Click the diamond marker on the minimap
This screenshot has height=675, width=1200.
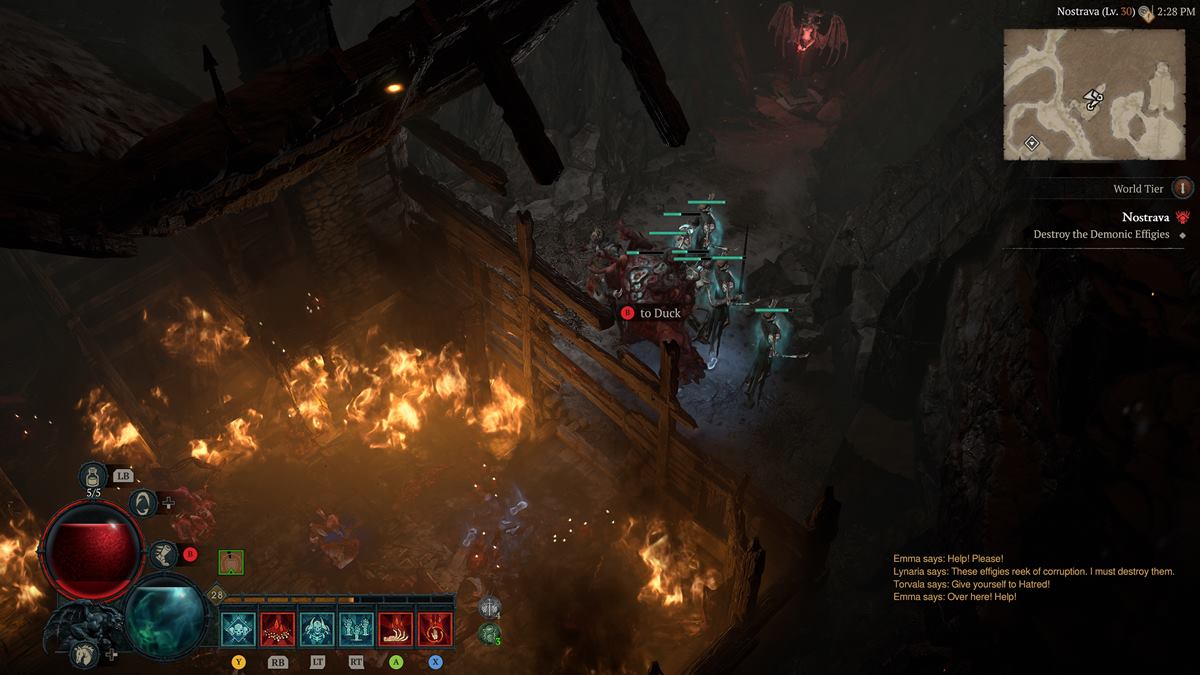[1032, 143]
